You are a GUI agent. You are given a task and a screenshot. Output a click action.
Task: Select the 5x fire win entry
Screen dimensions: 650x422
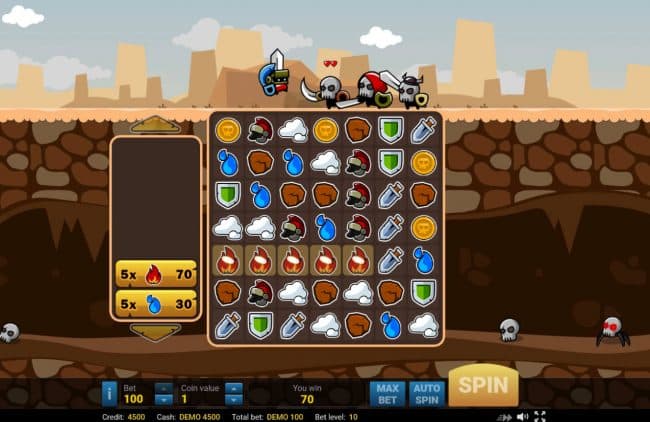[x=156, y=273]
